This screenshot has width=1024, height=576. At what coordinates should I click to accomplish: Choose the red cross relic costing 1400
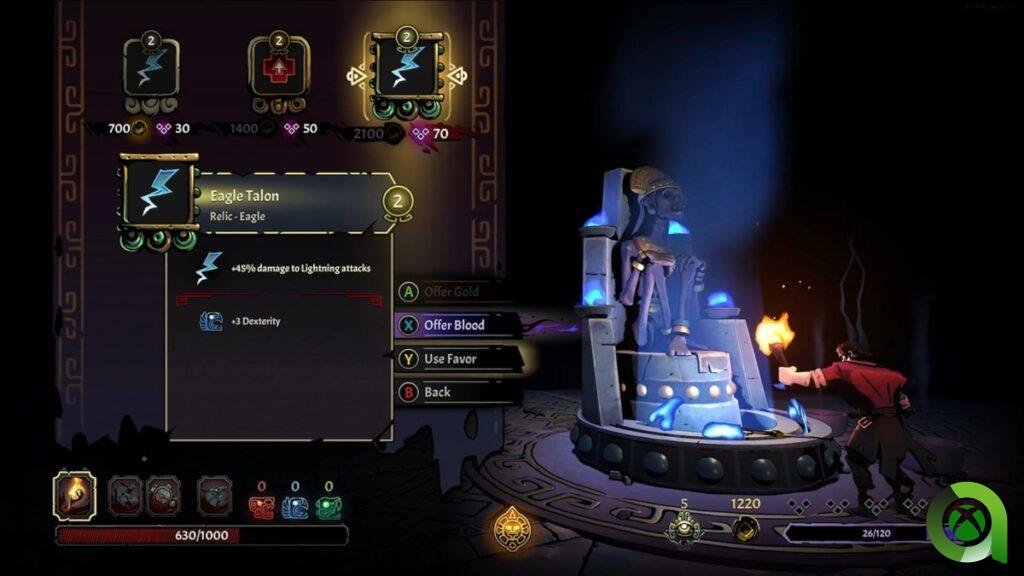pos(278,68)
